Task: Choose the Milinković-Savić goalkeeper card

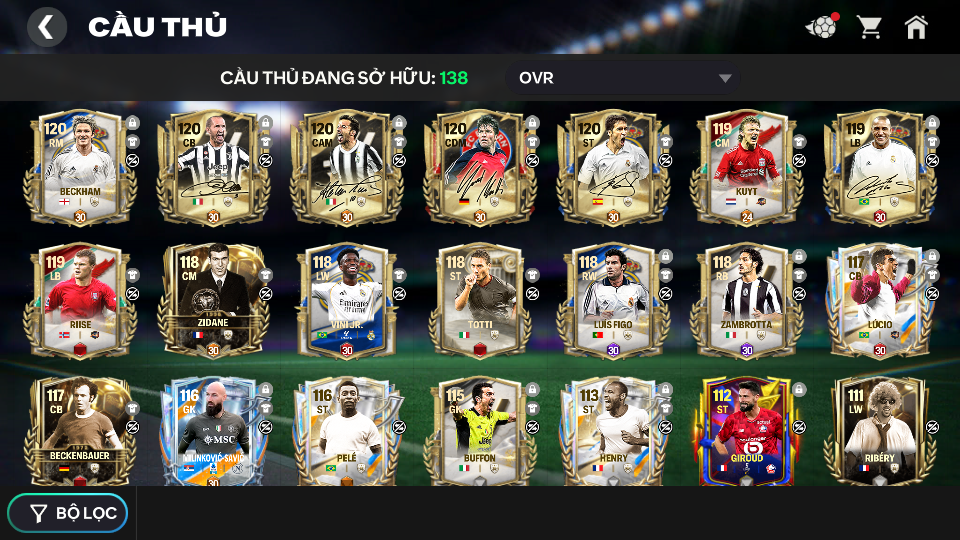Action: coord(213,430)
